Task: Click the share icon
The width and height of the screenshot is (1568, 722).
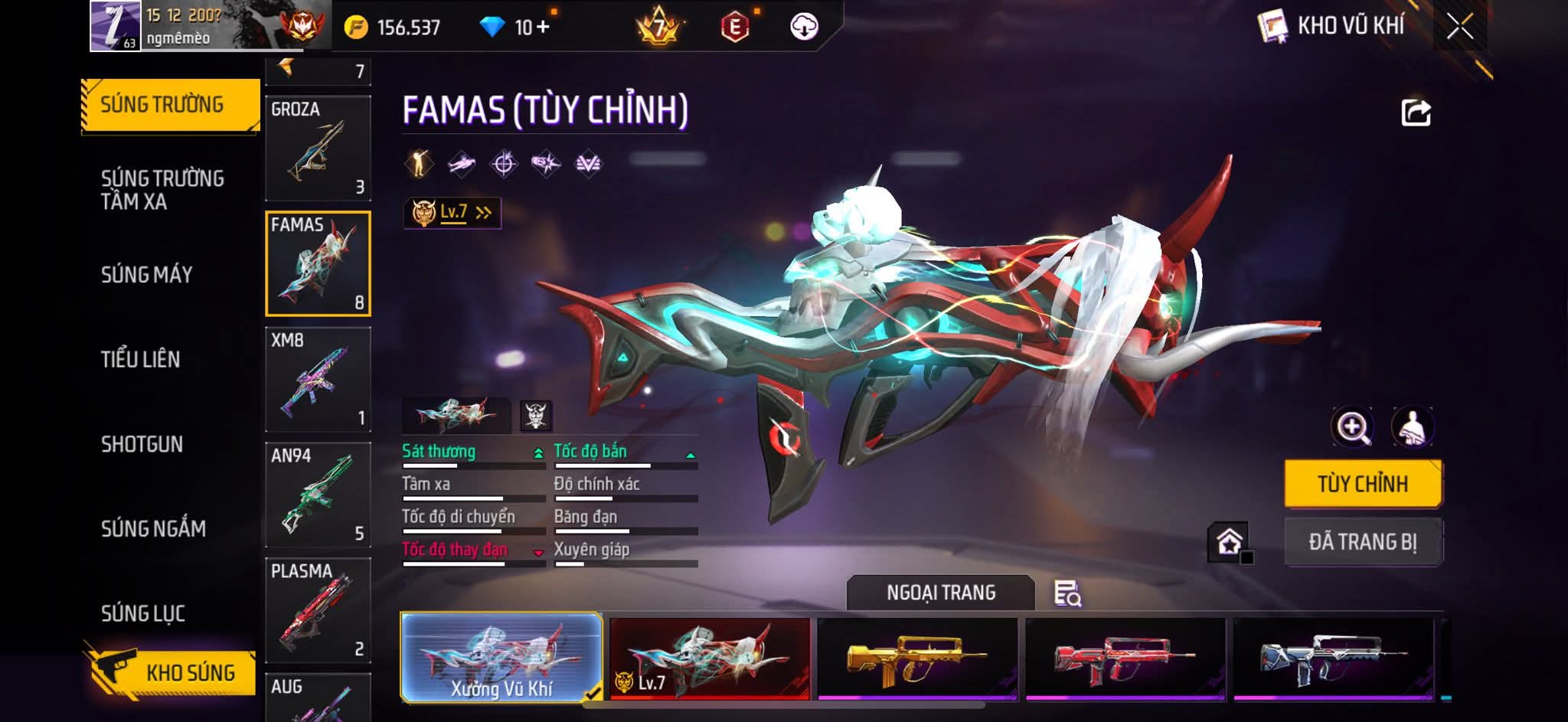Action: click(x=1416, y=113)
